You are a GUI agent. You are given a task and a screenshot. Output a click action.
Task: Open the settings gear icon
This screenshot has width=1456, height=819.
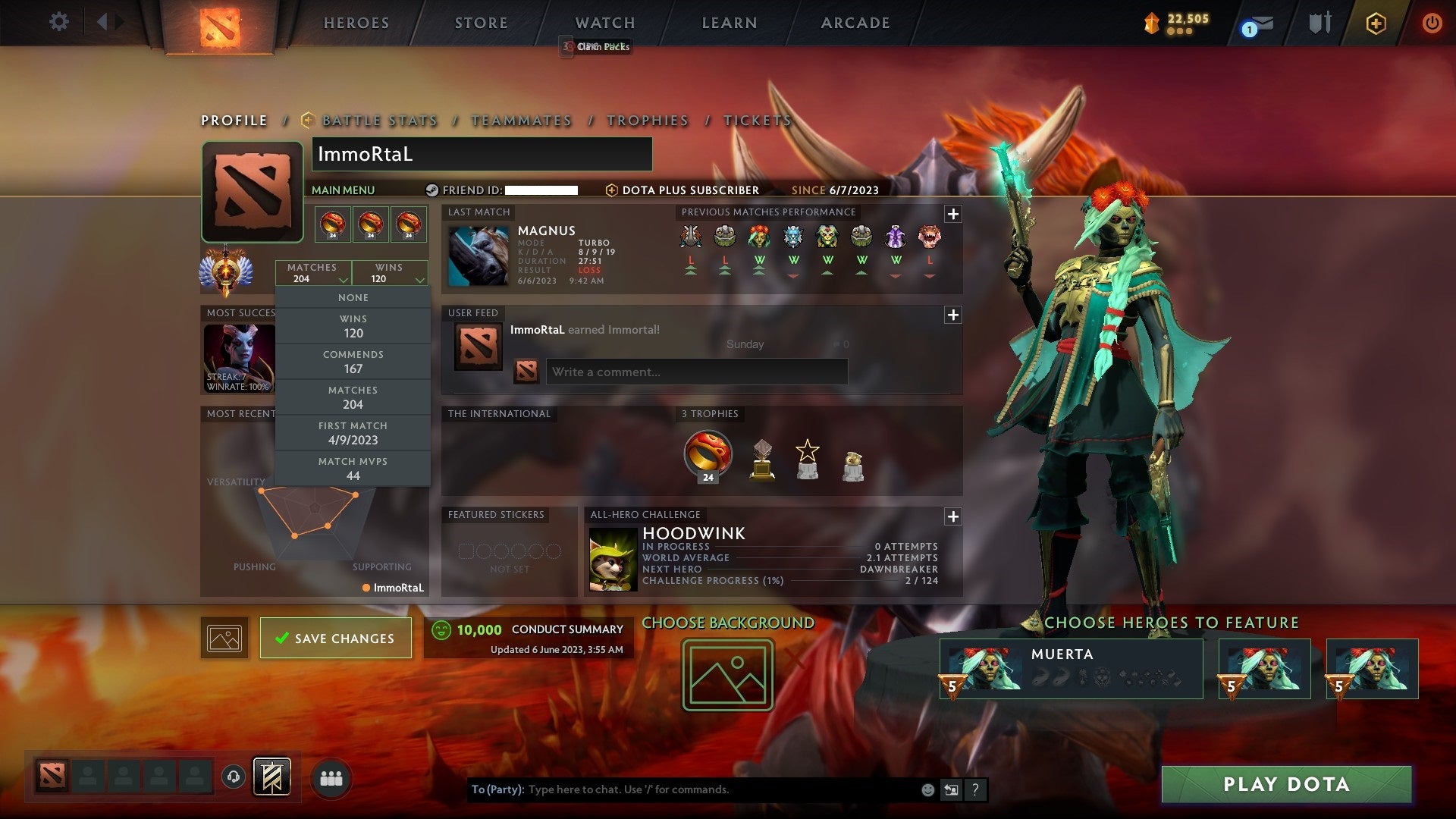(x=59, y=22)
